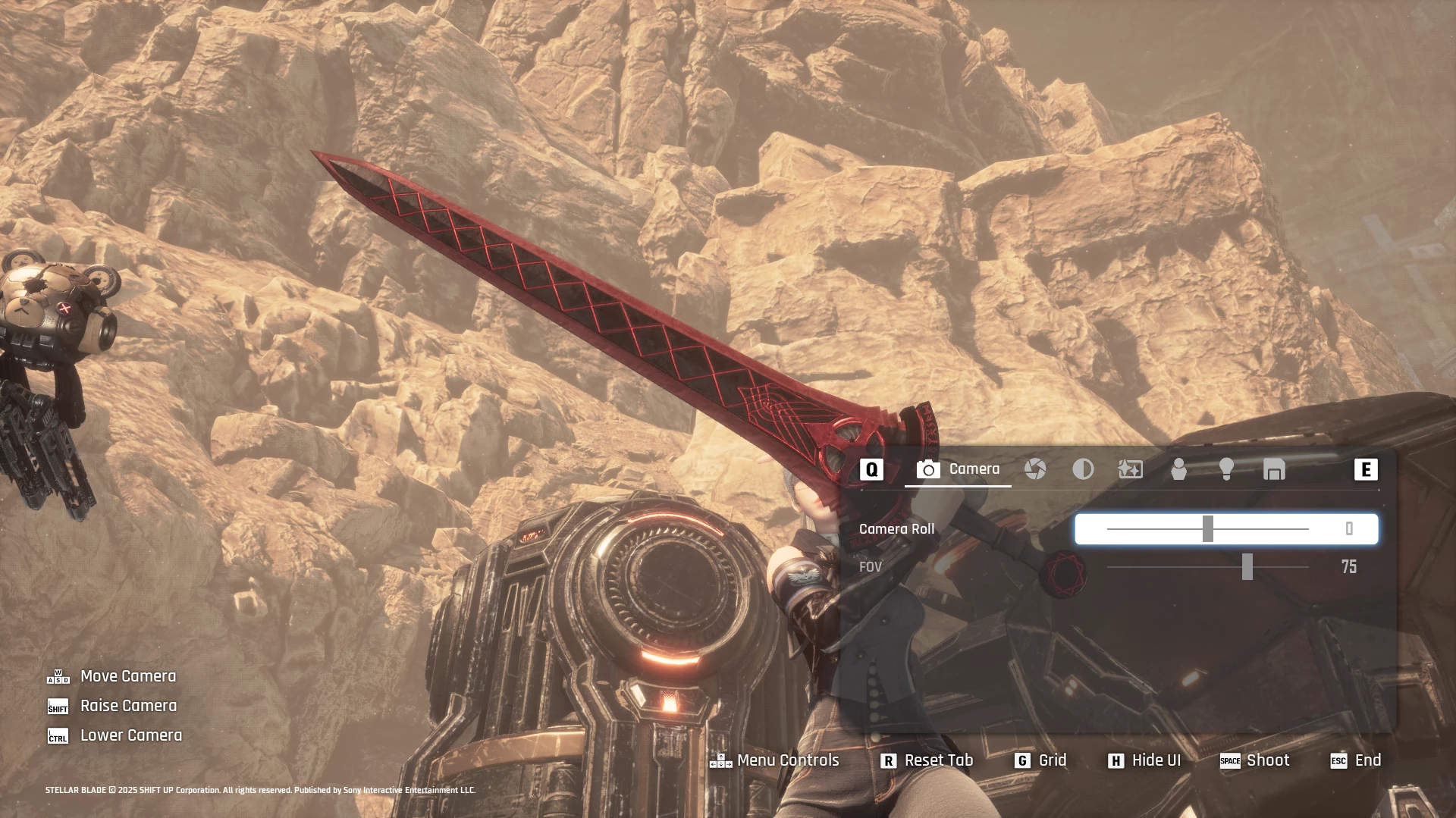Switch to the sparkle frame effects tab
This screenshot has width=1456, height=818.
[1131, 469]
